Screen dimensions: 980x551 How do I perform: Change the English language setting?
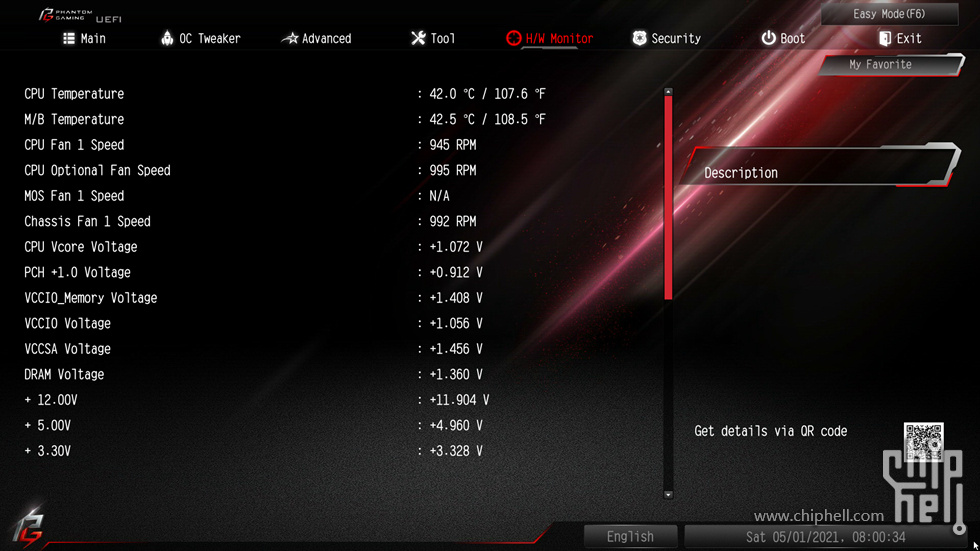630,537
